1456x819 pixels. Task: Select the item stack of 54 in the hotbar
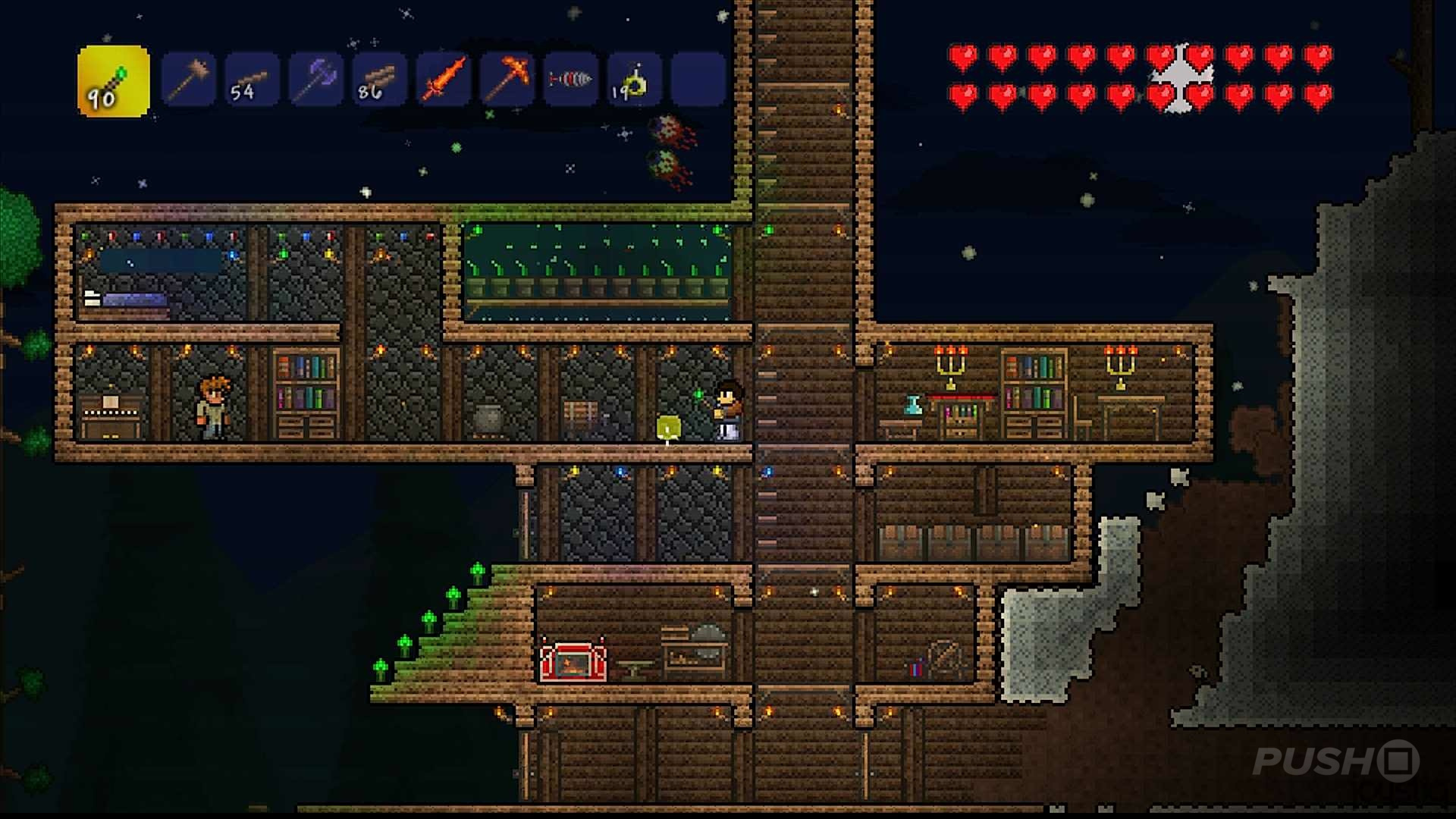[x=252, y=78]
